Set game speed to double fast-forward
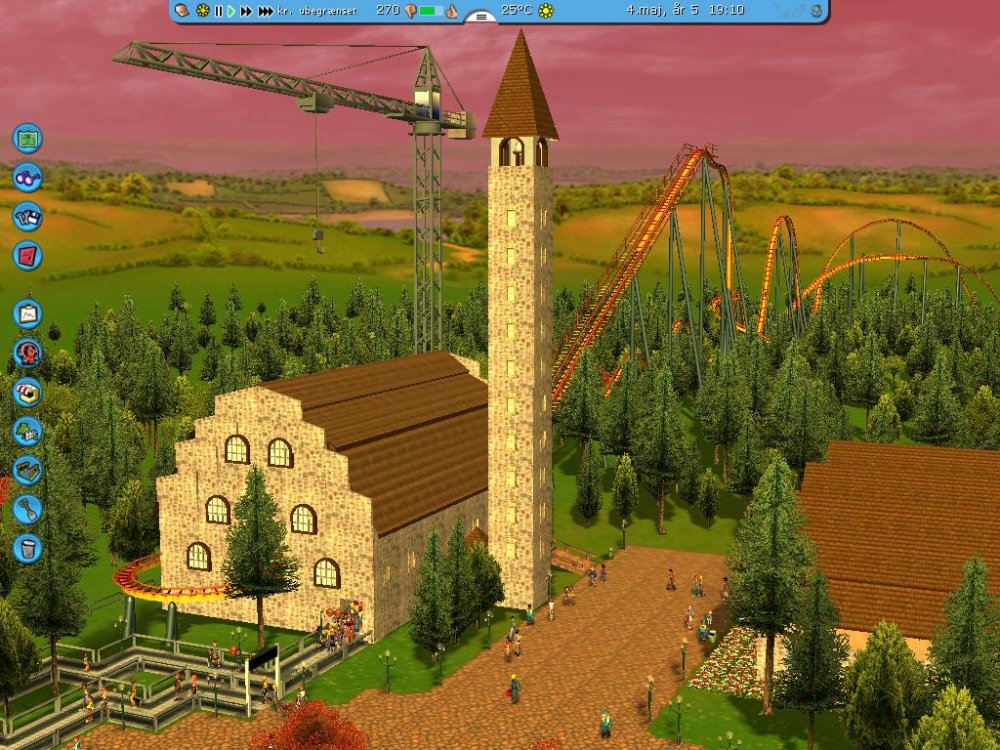 (246, 11)
